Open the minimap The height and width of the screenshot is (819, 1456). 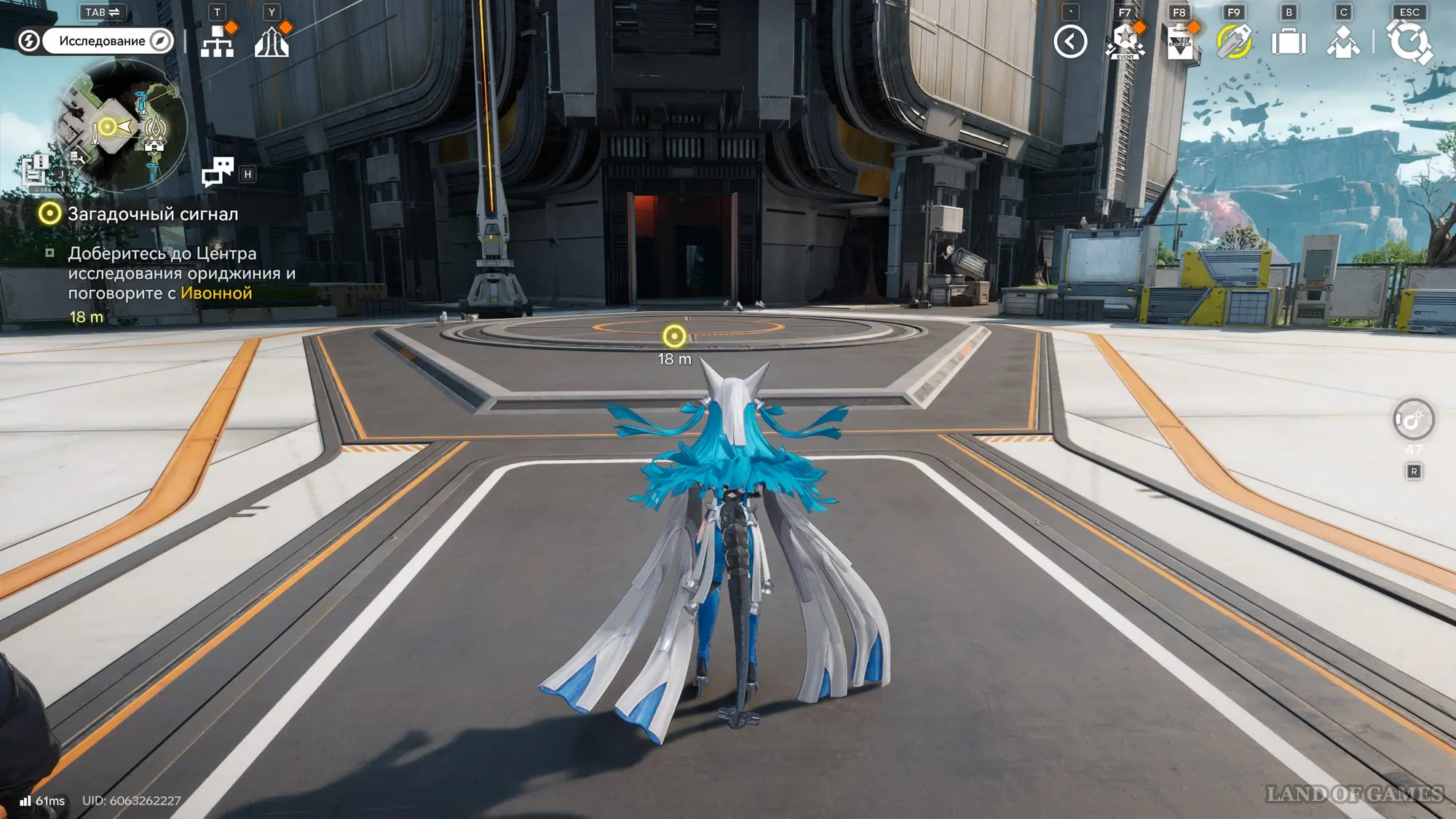[121, 124]
